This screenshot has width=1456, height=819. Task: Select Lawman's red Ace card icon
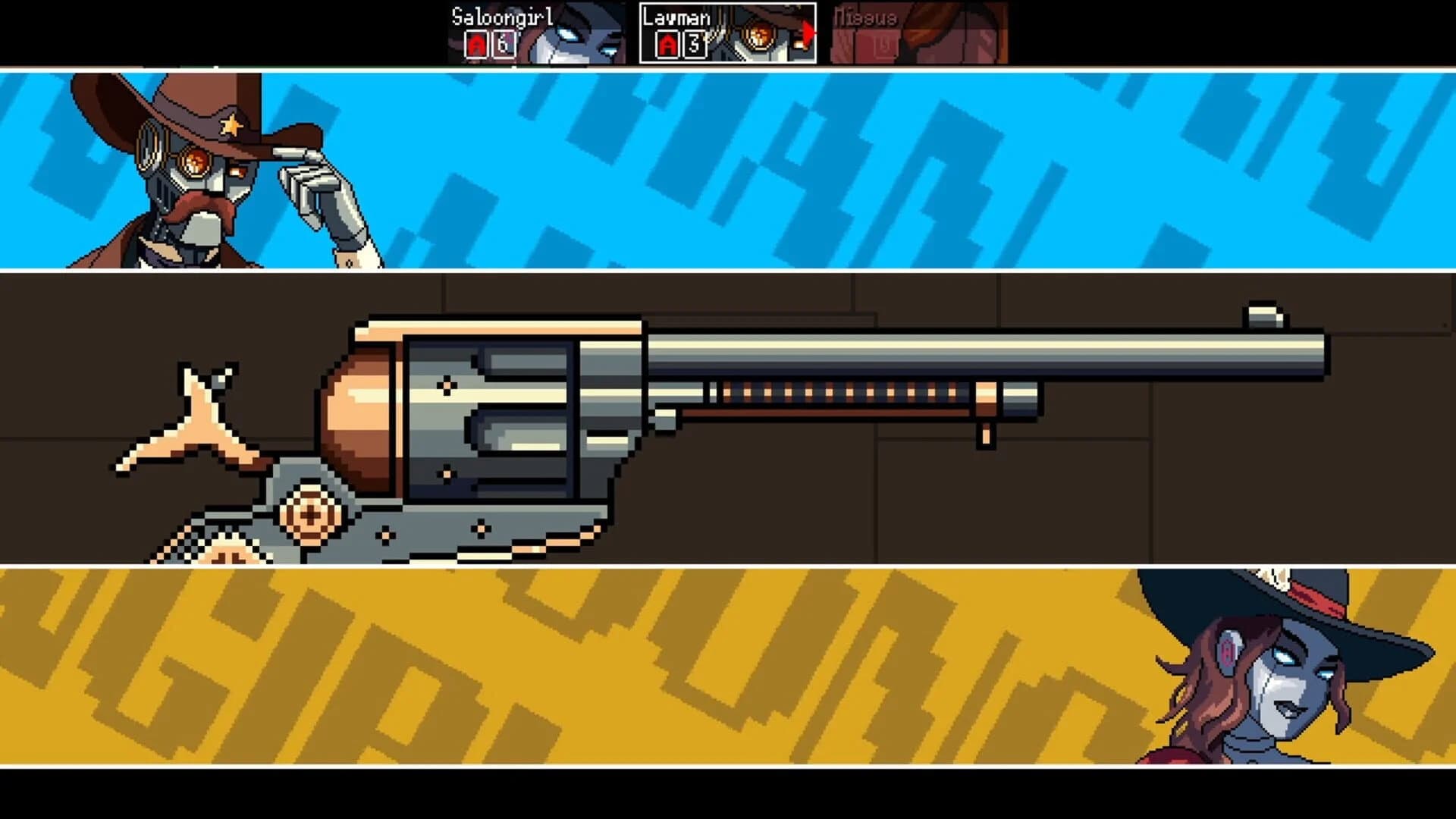(666, 45)
